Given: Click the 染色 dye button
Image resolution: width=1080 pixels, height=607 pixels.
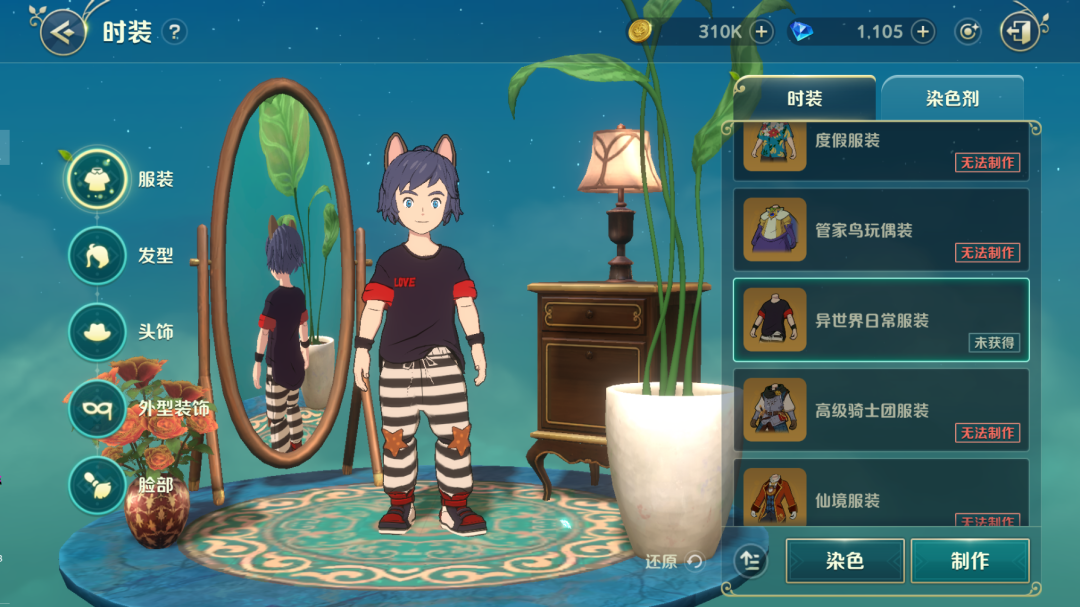Looking at the screenshot, I should [845, 561].
